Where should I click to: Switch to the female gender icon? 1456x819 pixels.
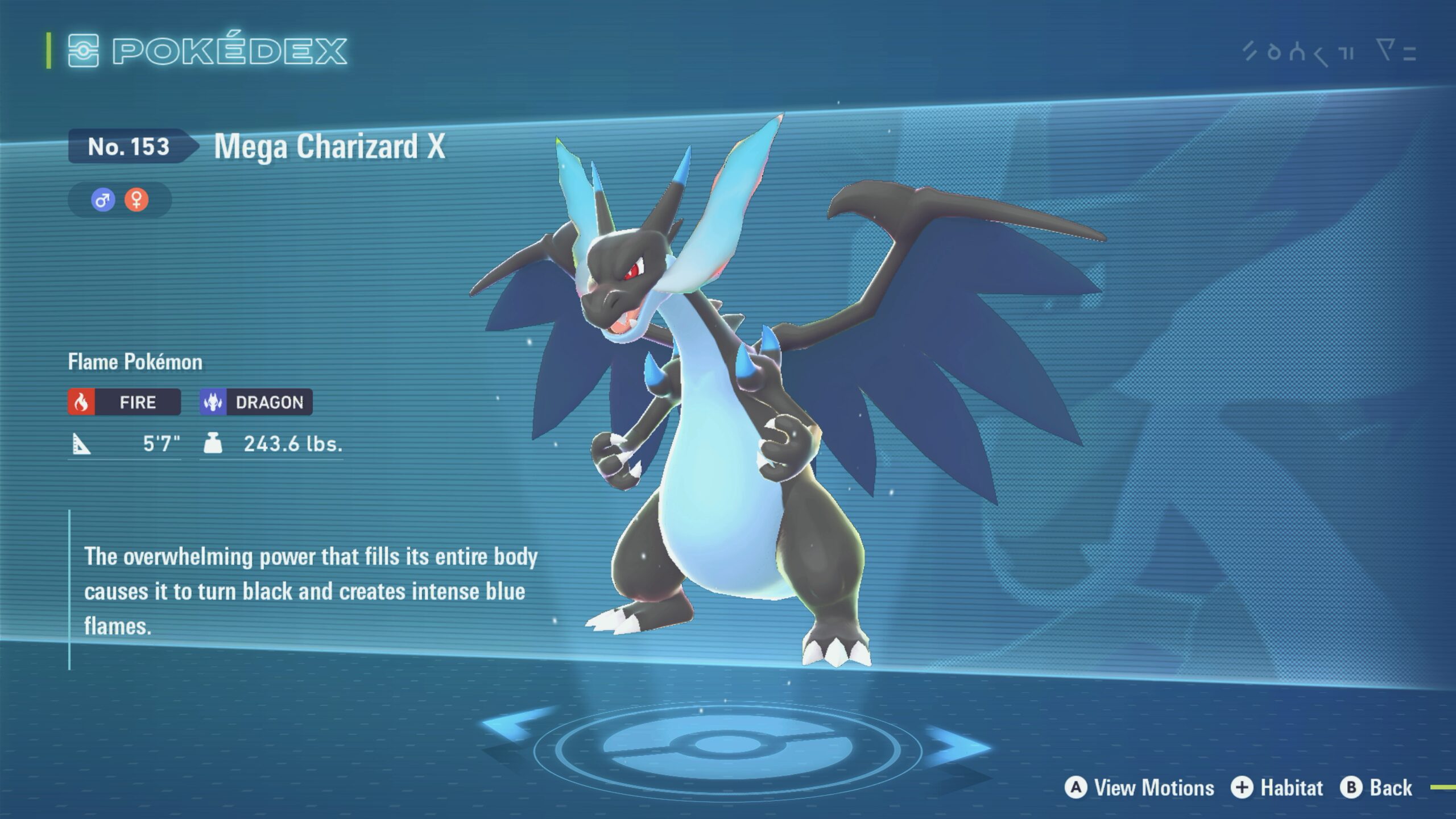[136, 200]
